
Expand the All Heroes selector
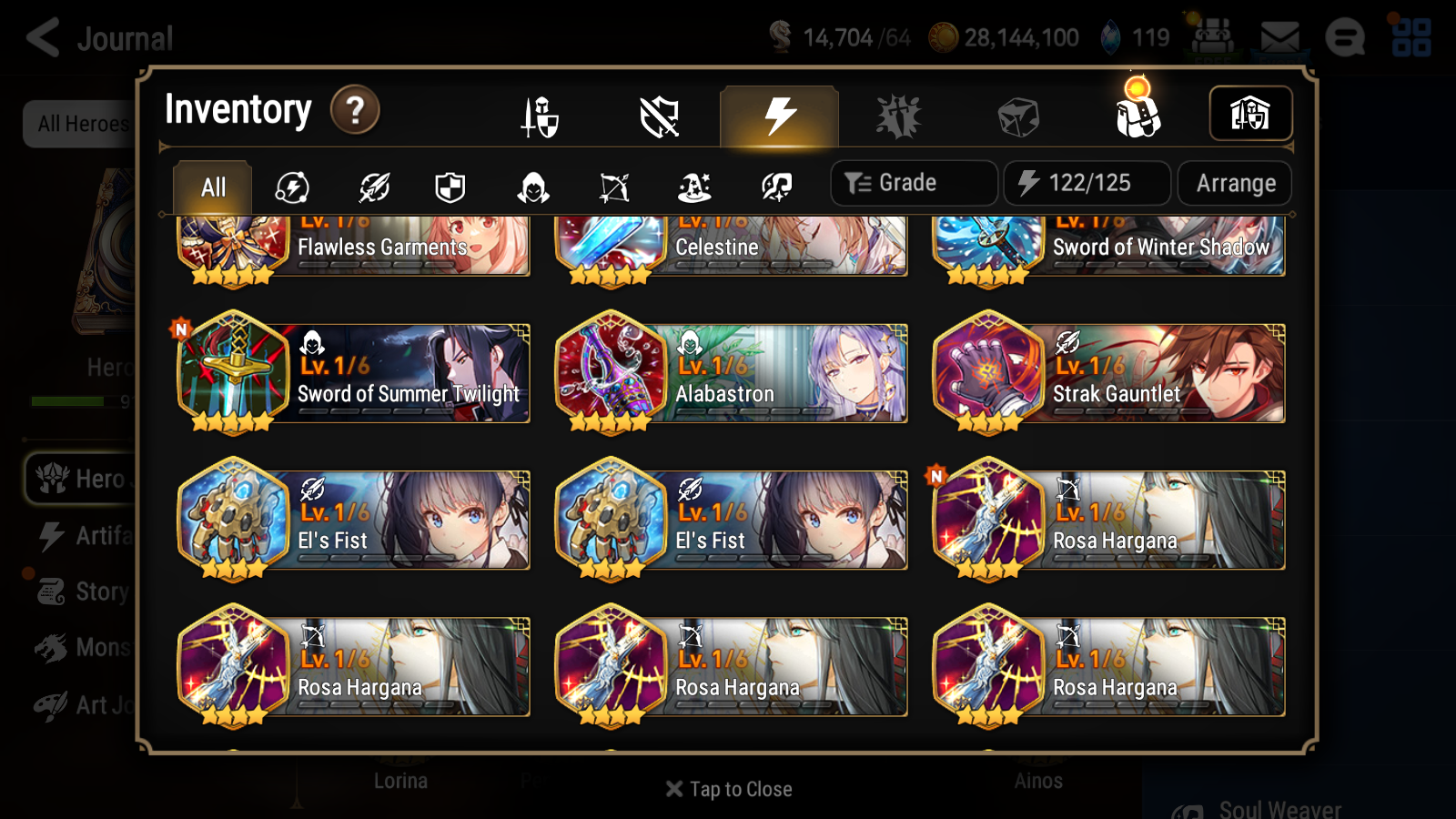point(80,125)
